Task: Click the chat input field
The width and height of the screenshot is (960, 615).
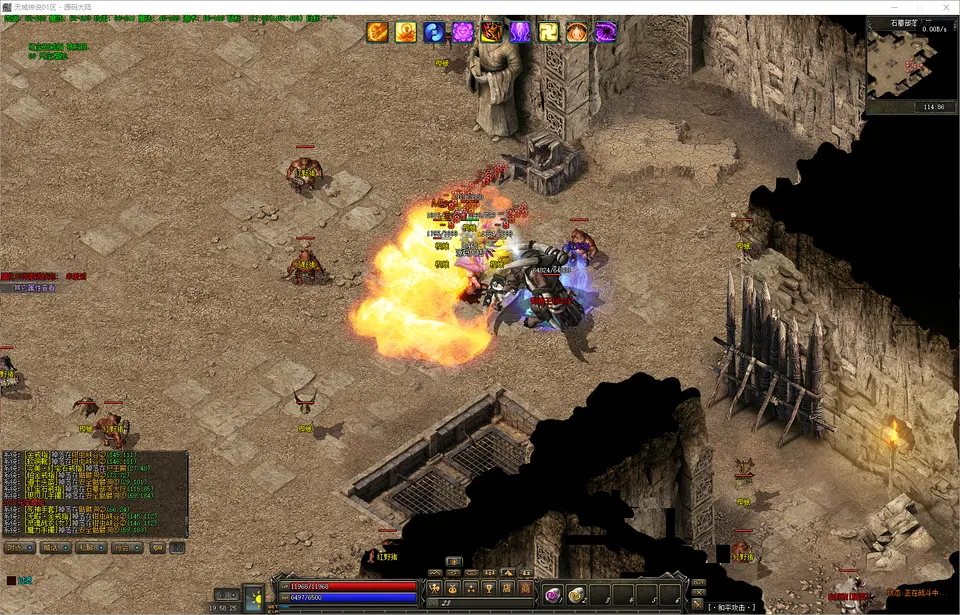Action: coord(470,605)
